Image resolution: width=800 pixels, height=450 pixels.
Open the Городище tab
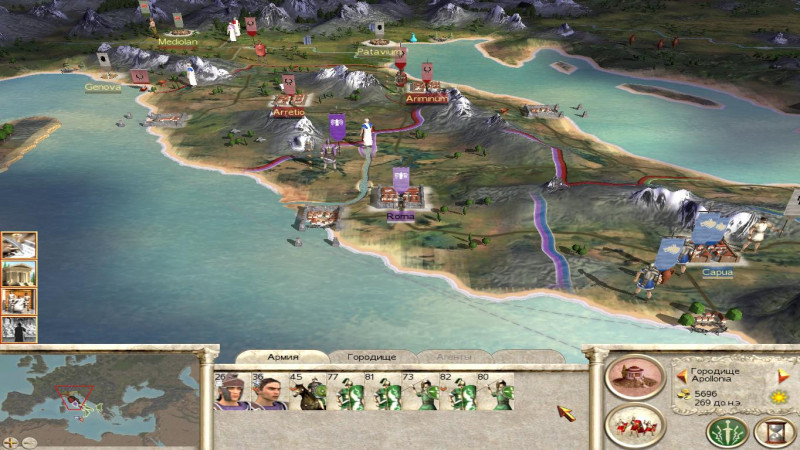coord(372,356)
